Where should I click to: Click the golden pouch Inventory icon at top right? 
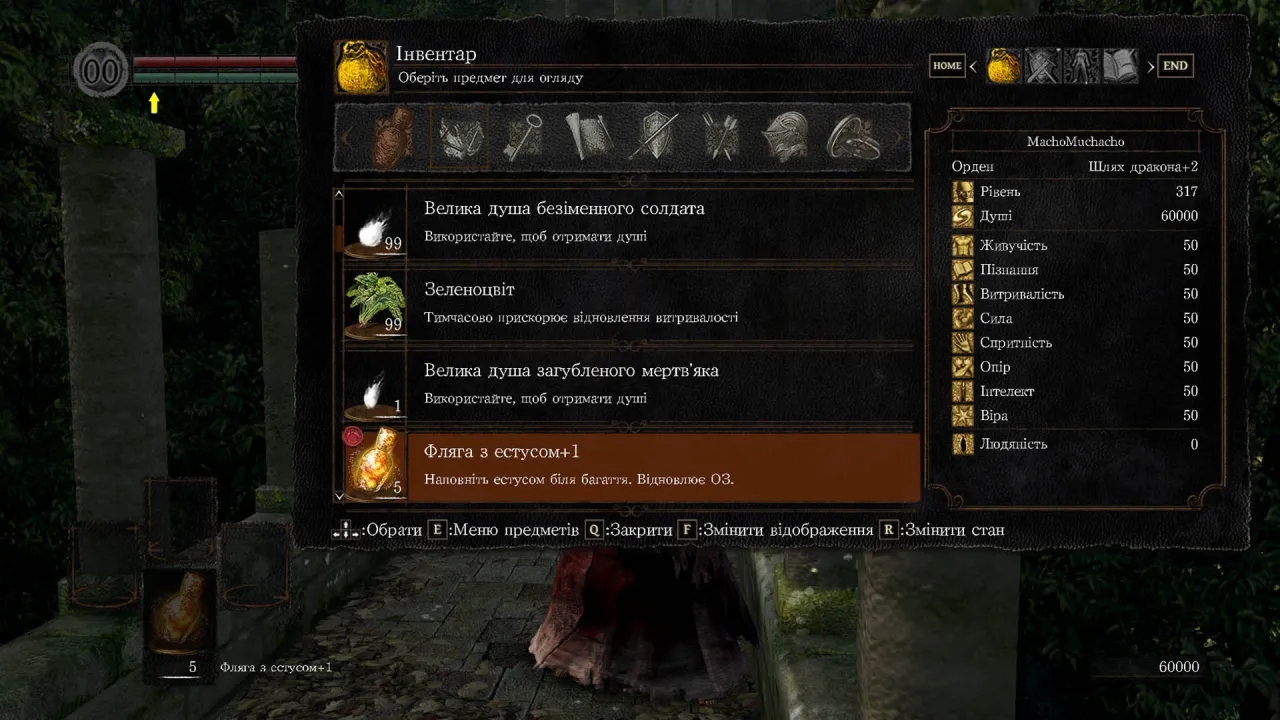pos(1003,65)
